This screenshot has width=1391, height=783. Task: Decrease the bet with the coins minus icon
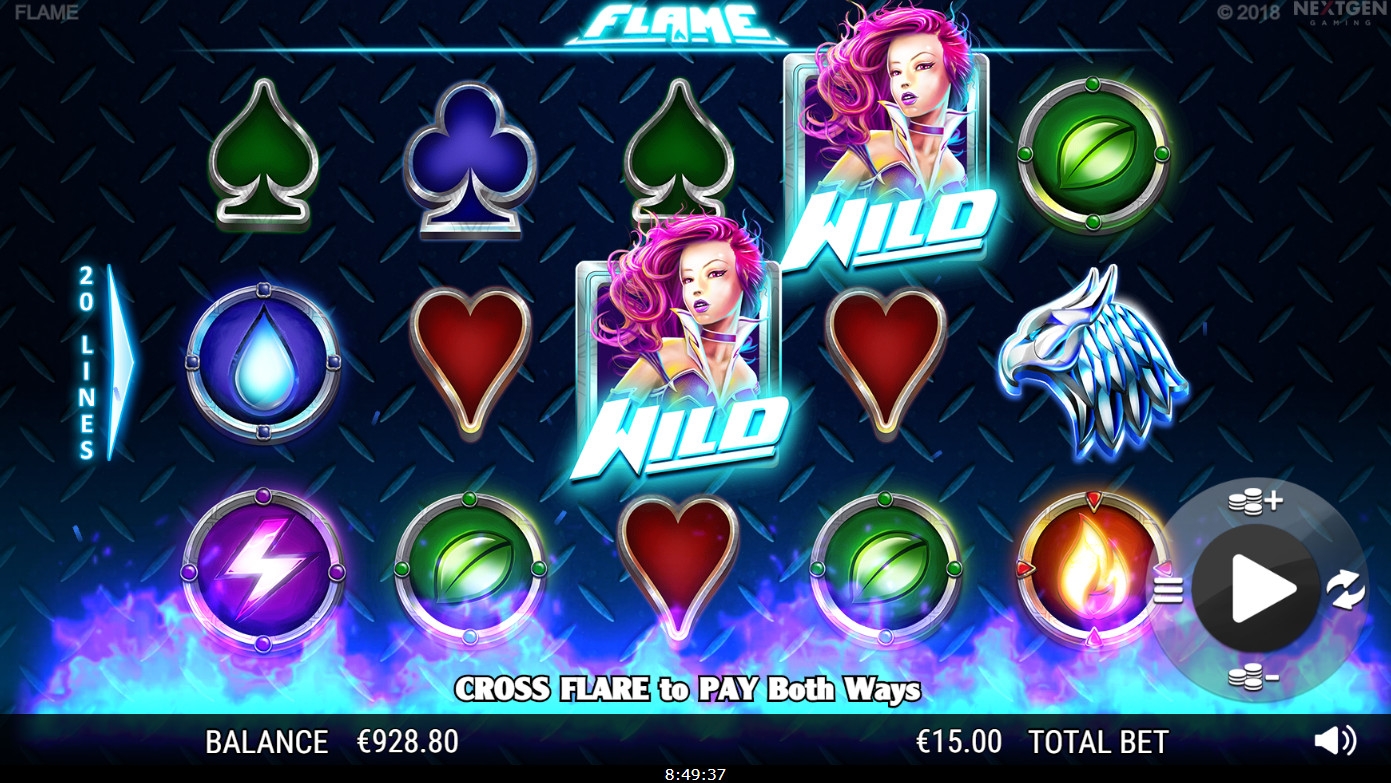(1254, 679)
